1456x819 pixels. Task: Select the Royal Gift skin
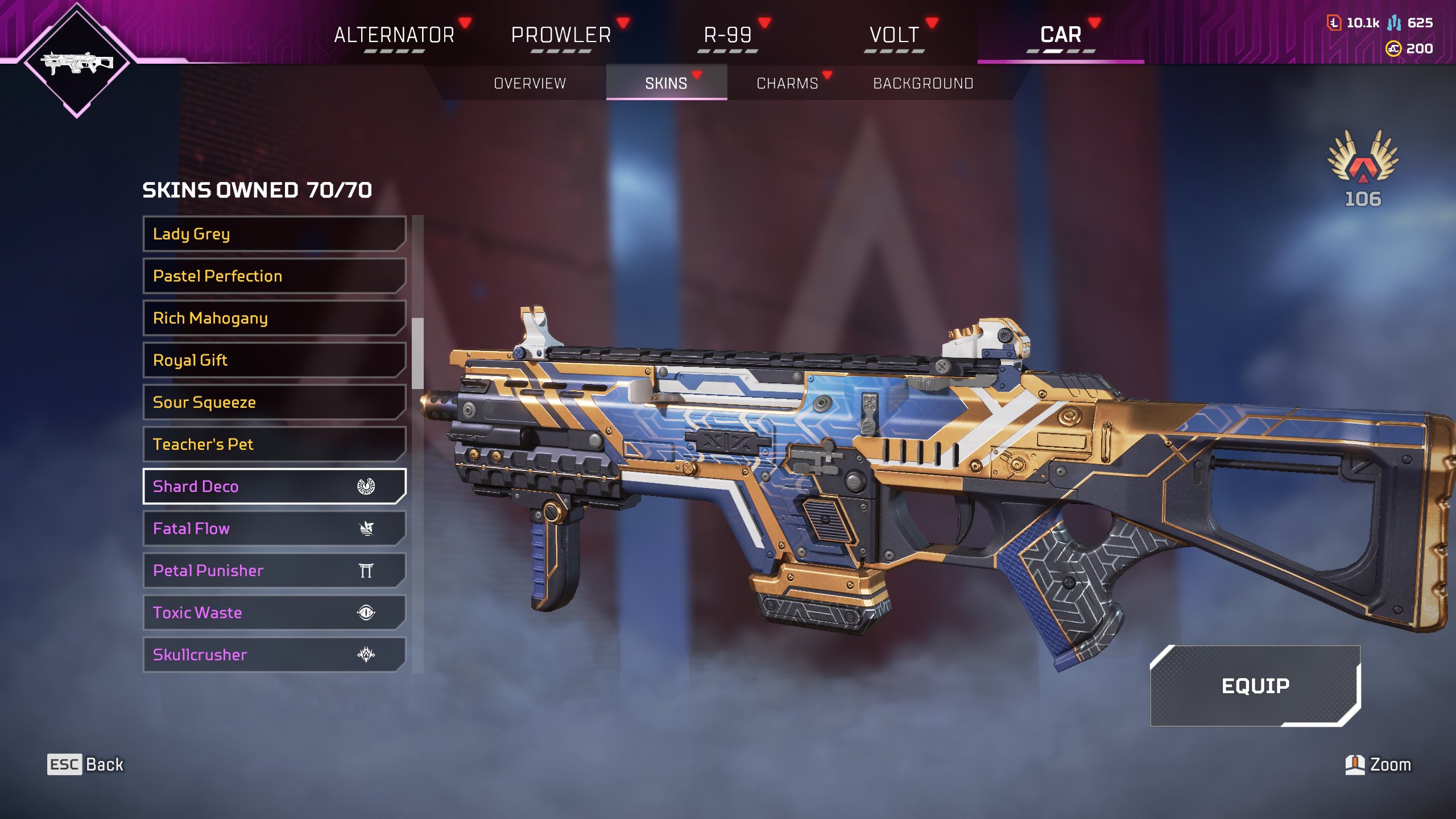coord(274,360)
